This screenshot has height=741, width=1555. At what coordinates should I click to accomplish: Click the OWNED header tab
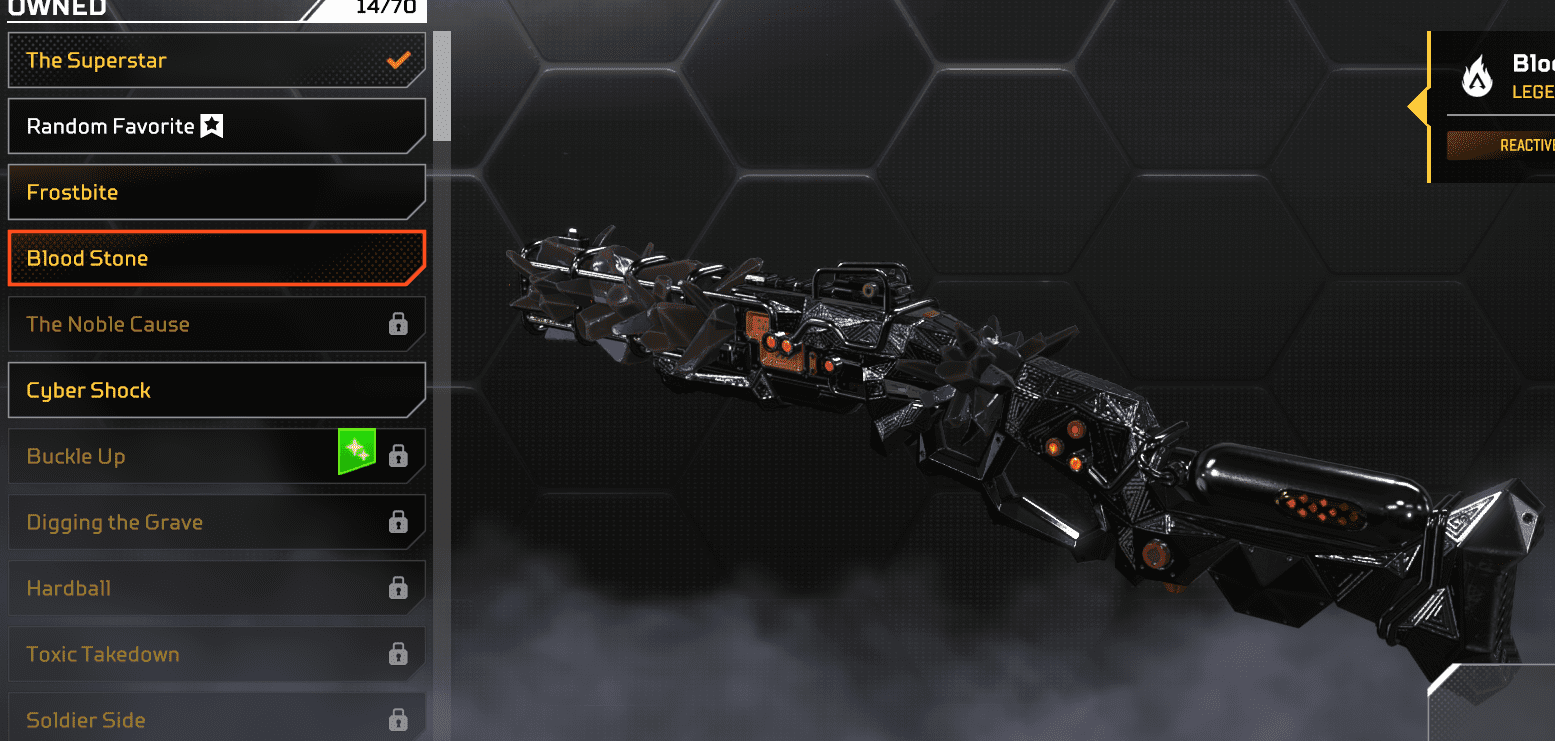point(57,6)
